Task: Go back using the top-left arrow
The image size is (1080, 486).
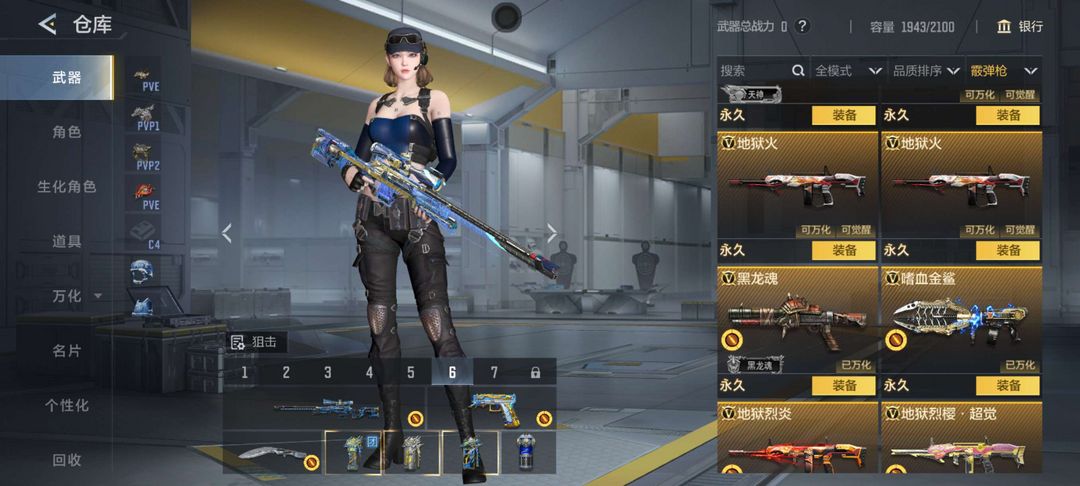Action: coord(47,25)
